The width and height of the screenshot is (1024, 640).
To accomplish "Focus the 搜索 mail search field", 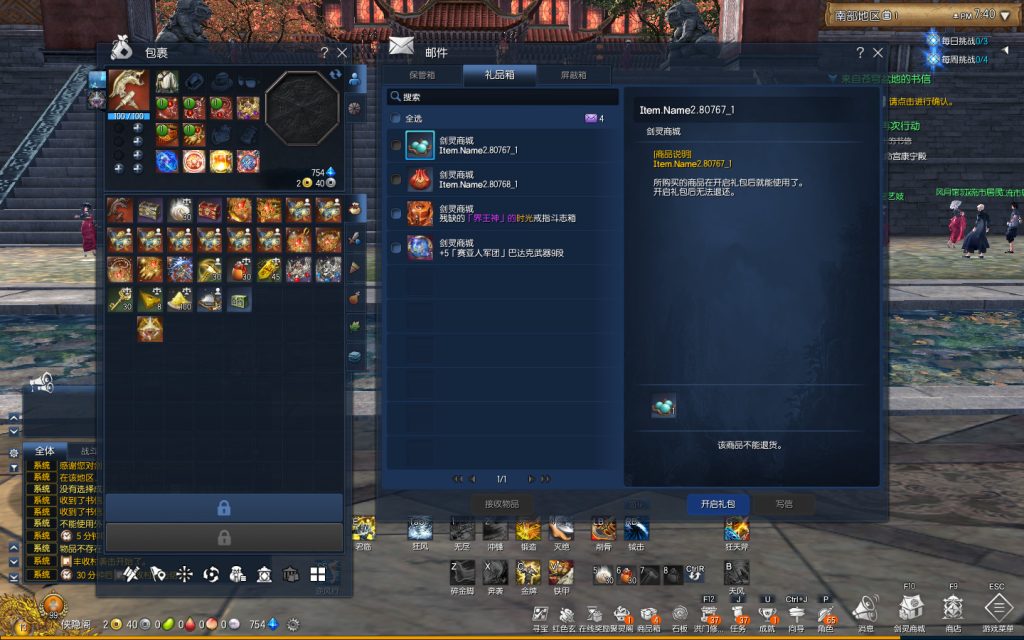I will coord(490,97).
